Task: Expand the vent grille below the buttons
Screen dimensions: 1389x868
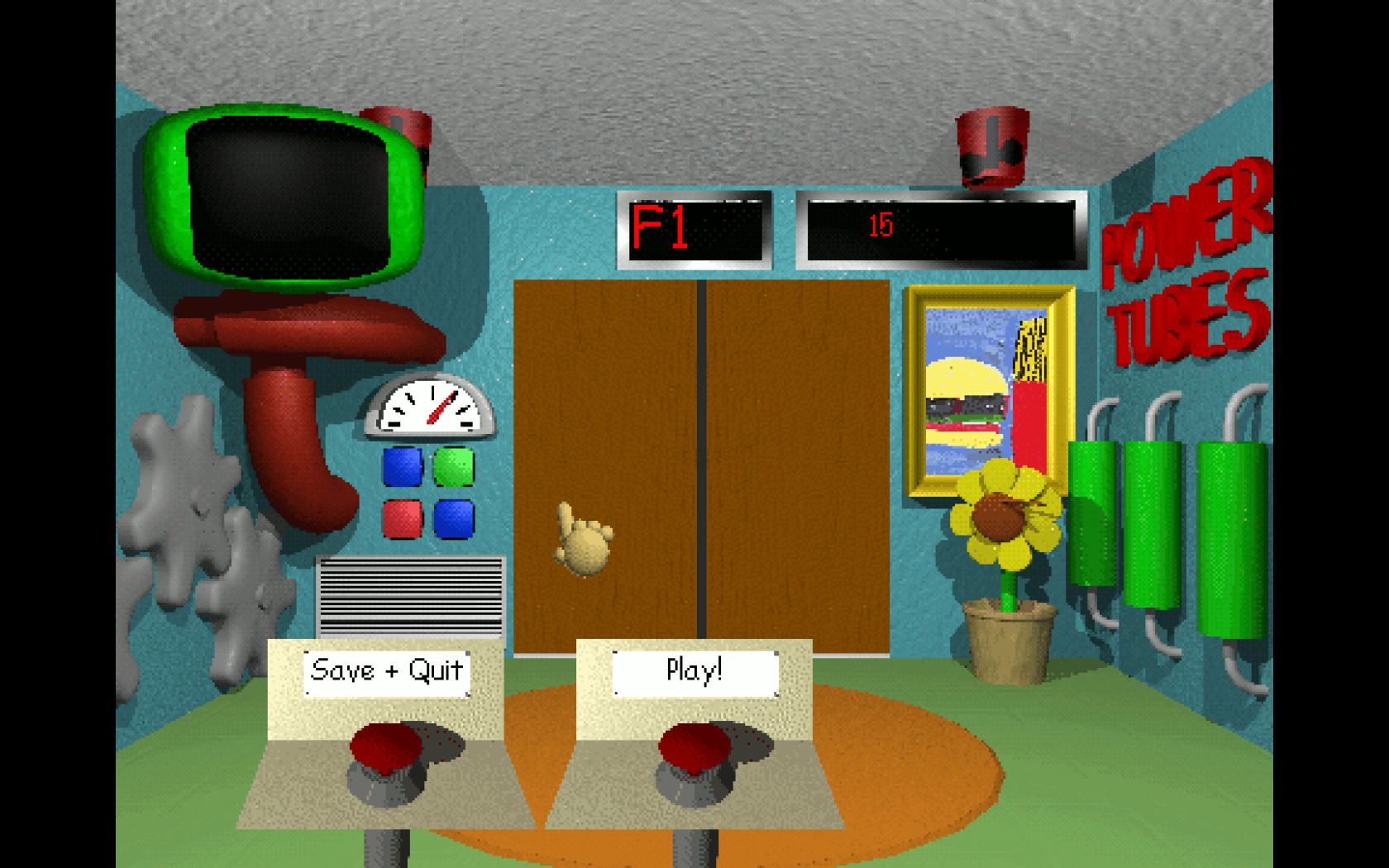Action: (x=411, y=597)
